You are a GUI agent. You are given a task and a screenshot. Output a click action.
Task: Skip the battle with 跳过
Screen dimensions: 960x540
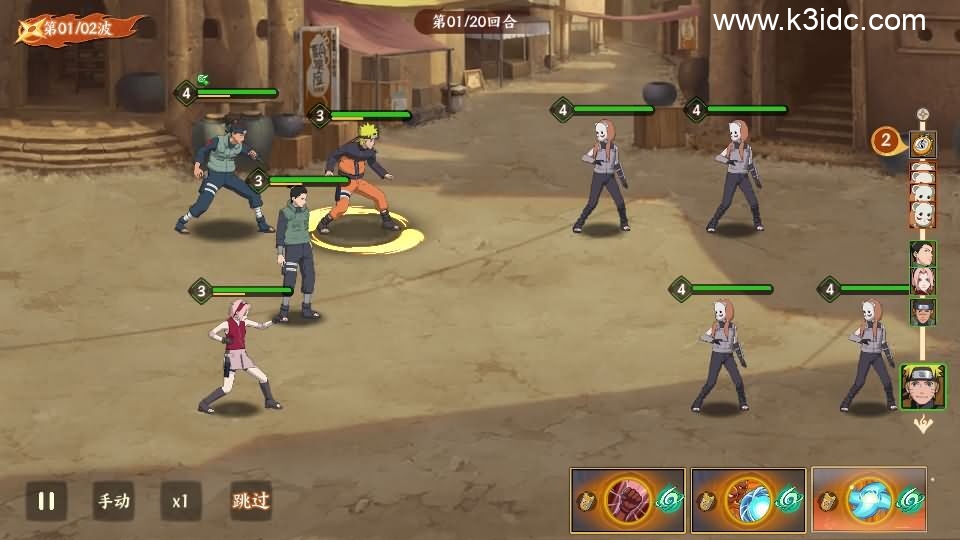250,501
